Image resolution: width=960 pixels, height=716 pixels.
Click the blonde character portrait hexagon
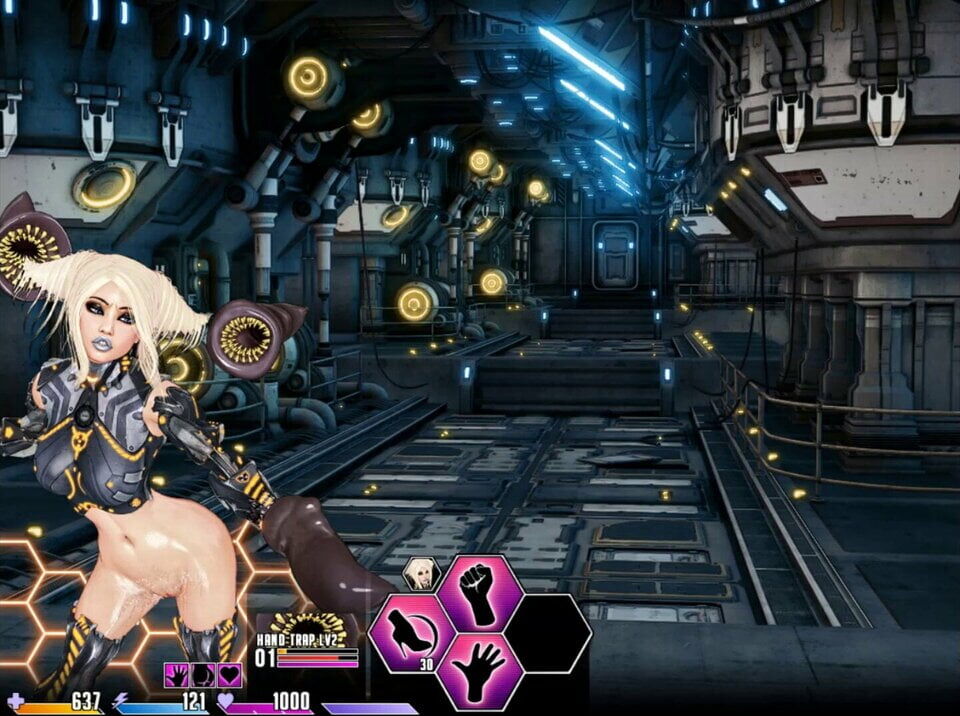tap(421, 573)
